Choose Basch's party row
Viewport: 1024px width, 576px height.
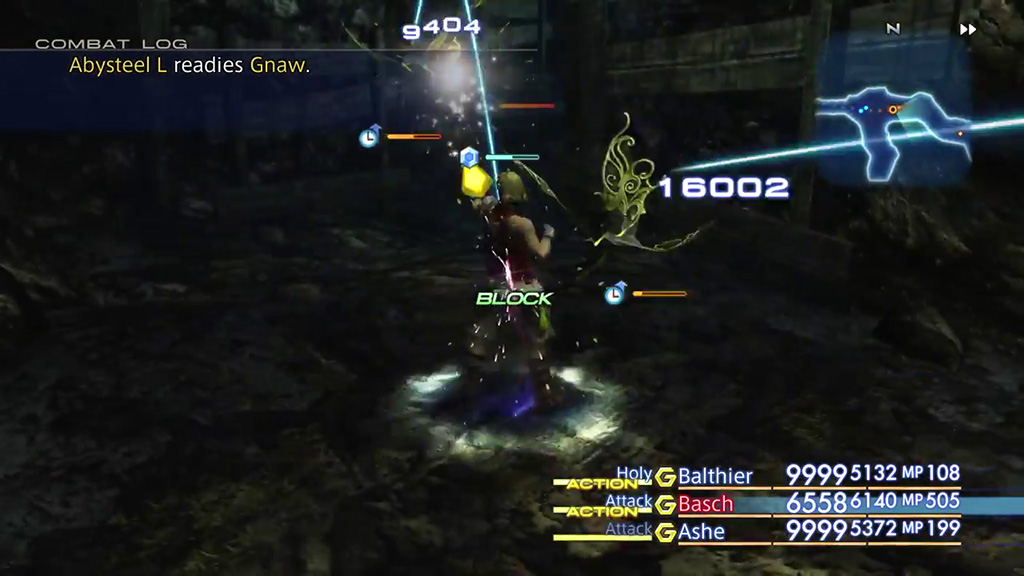click(706, 504)
